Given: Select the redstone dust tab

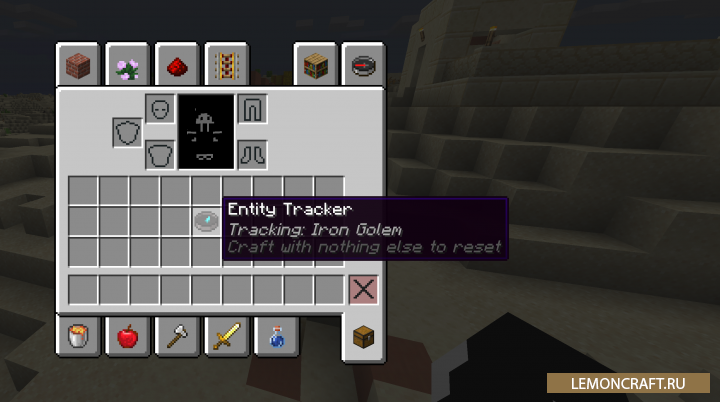Looking at the screenshot, I should [x=176, y=67].
